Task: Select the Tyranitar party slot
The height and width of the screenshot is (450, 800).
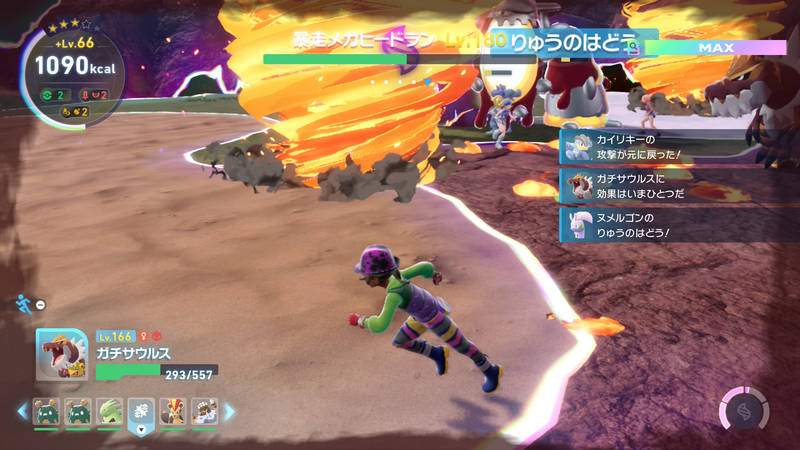Action: pos(109,411)
